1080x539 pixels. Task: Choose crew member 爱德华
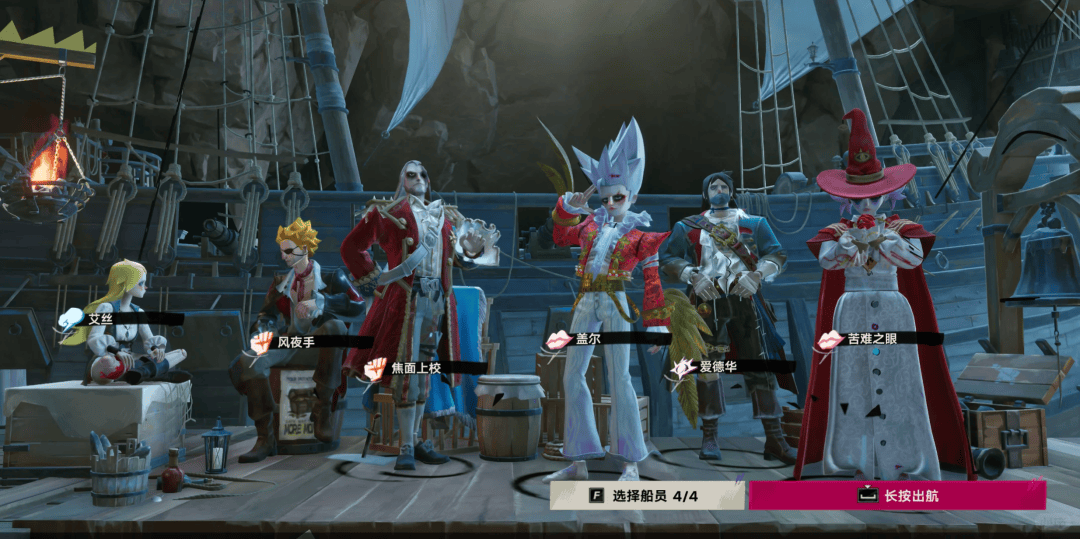718,367
